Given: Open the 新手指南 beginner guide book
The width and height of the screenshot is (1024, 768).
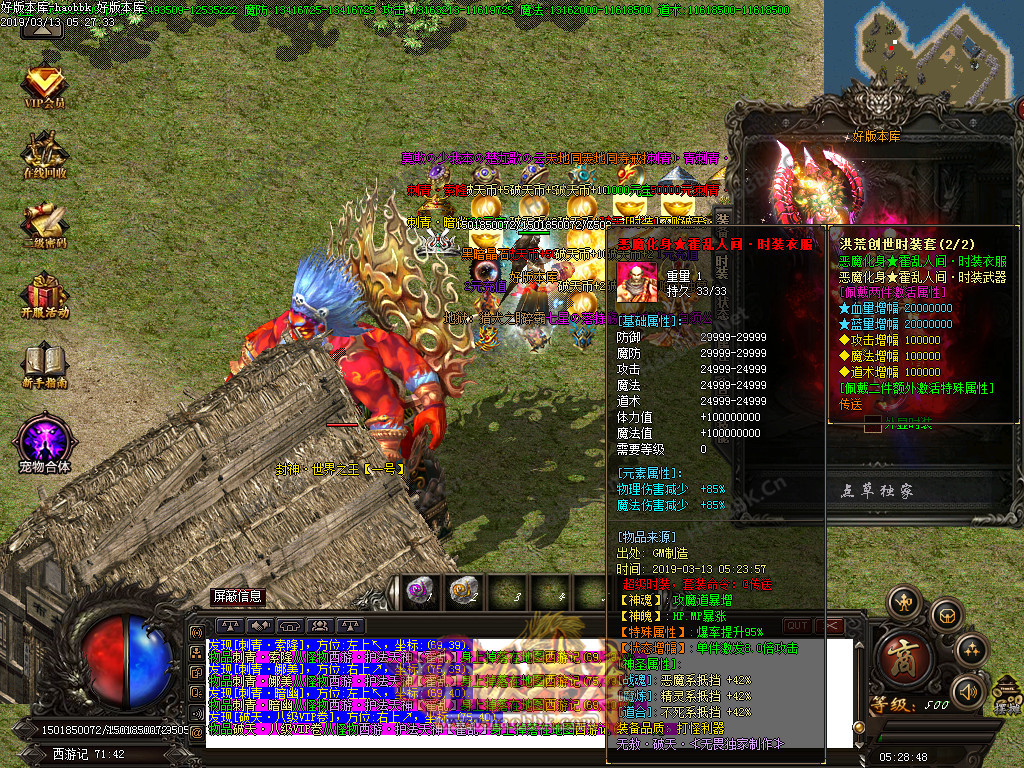Looking at the screenshot, I should [44, 366].
